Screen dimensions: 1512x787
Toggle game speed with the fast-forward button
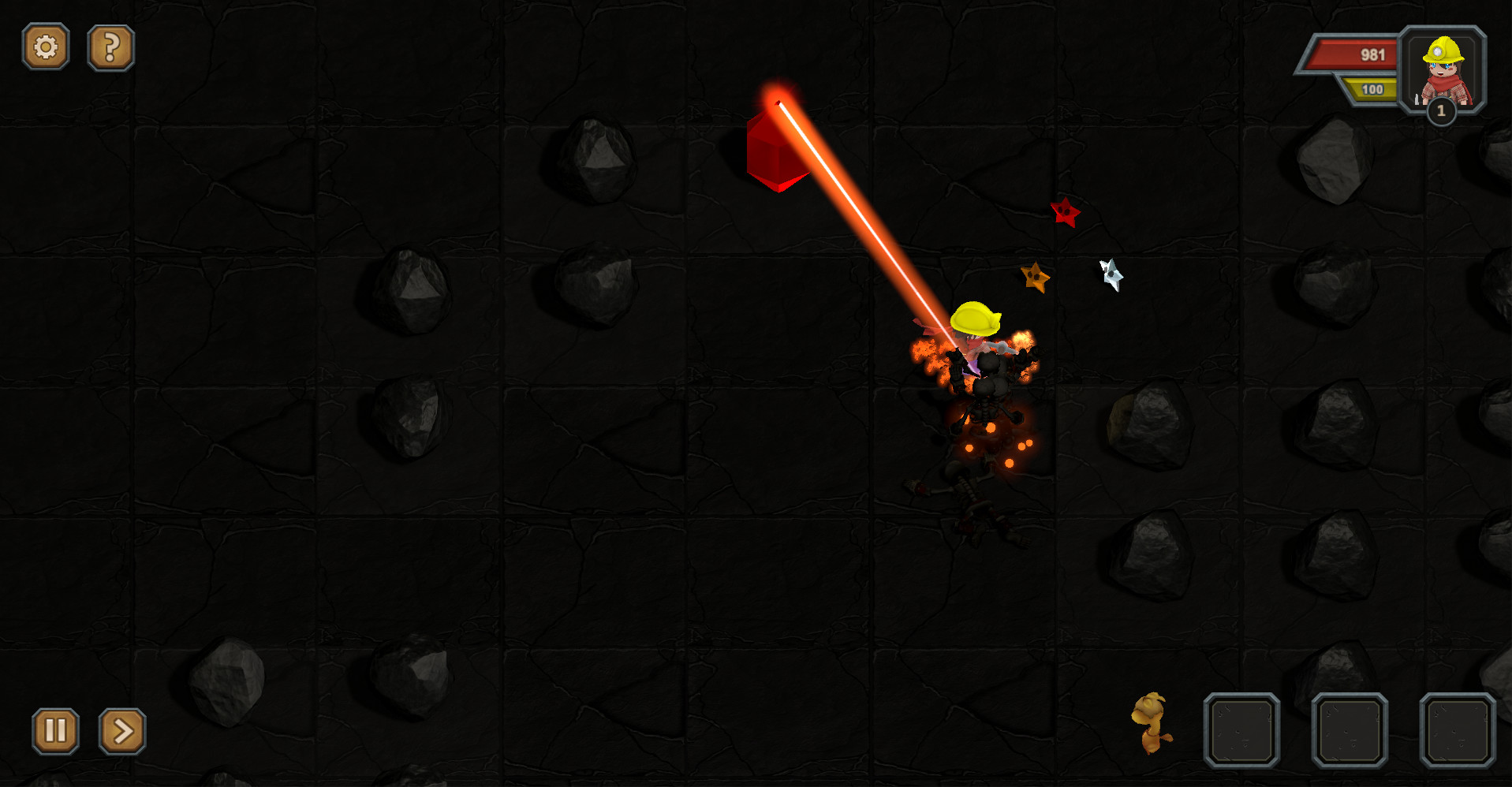[121, 731]
